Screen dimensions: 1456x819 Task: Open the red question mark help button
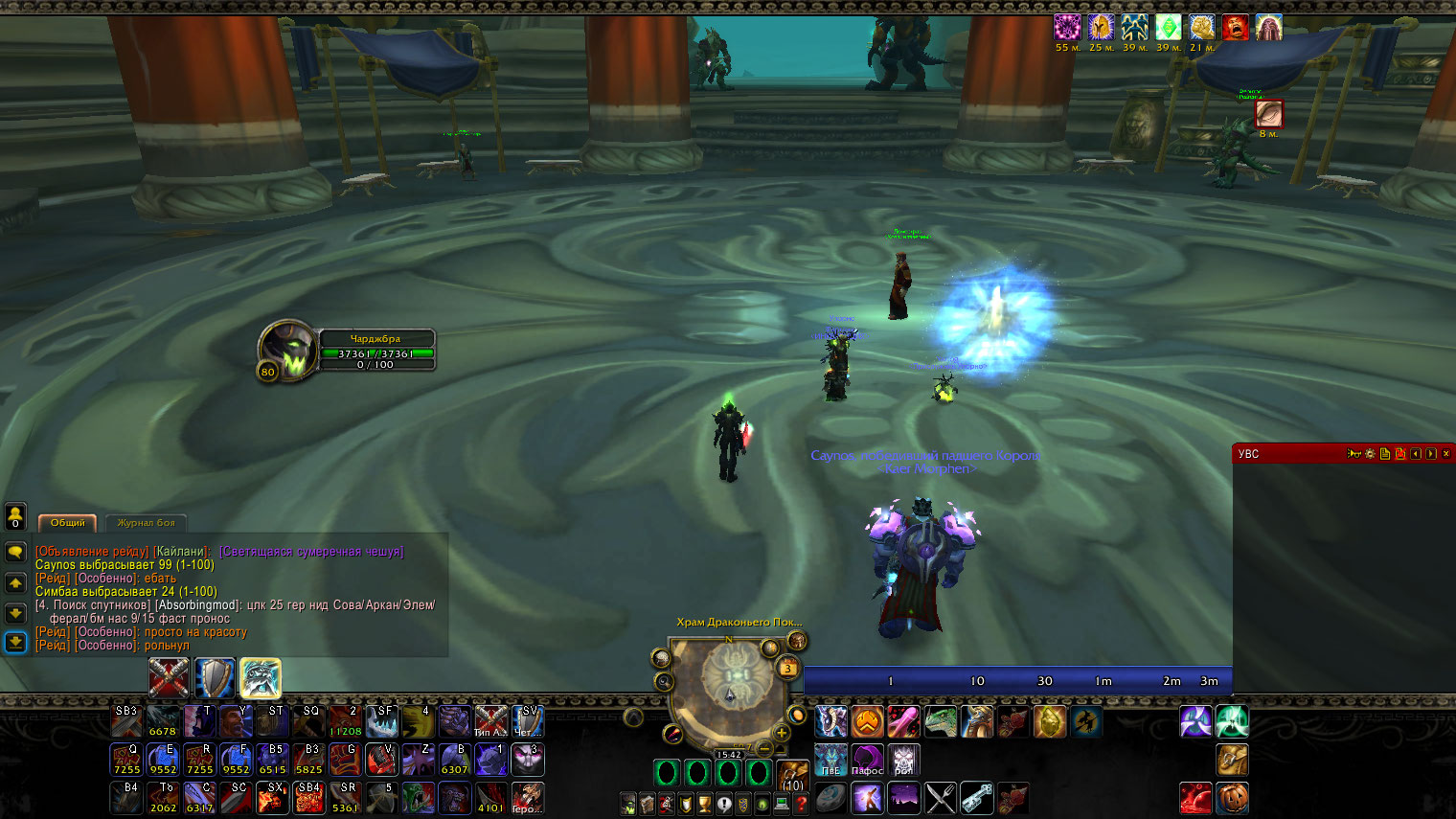point(801,805)
